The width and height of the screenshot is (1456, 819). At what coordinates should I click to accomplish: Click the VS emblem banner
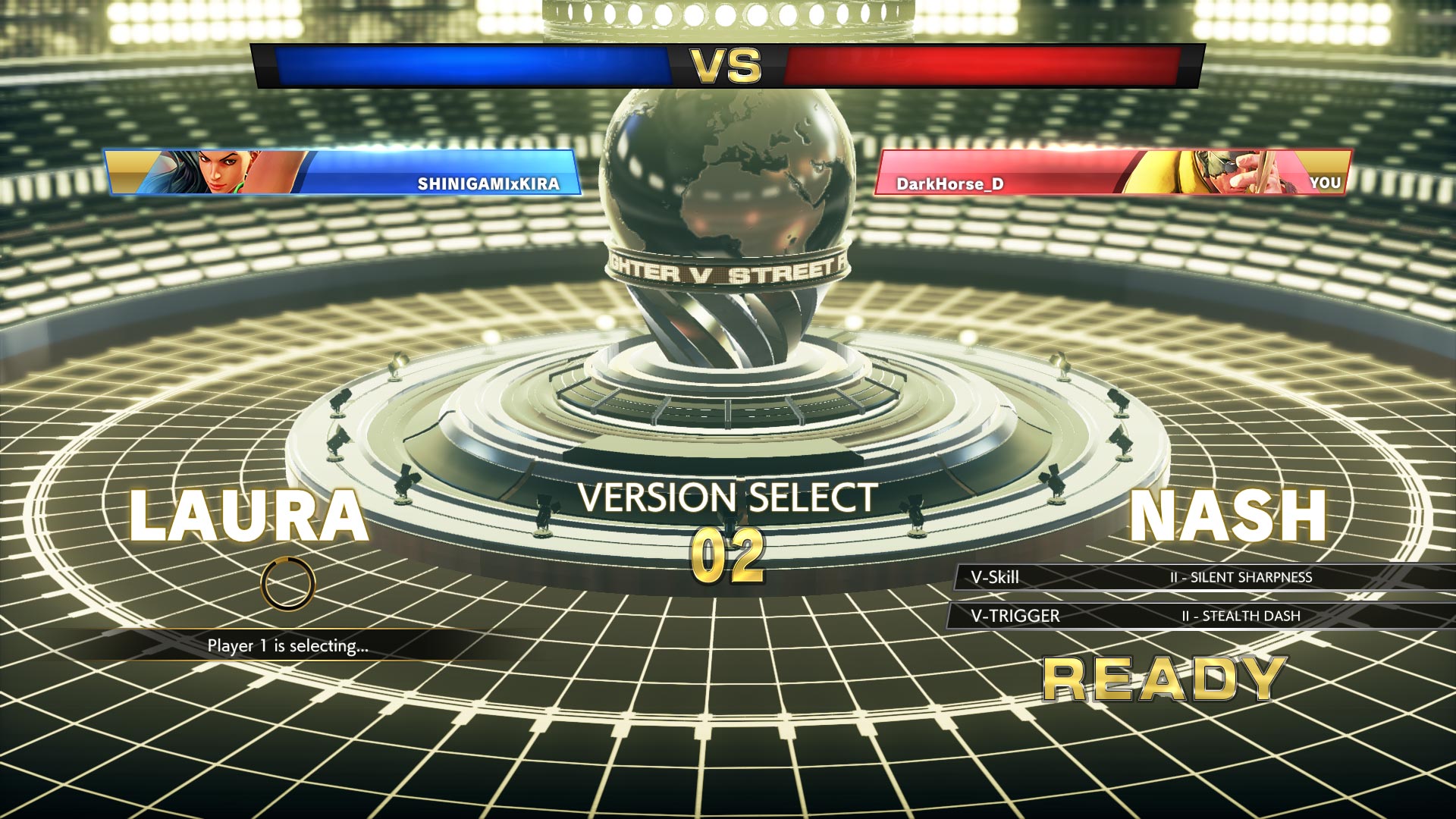pyautogui.click(x=728, y=66)
